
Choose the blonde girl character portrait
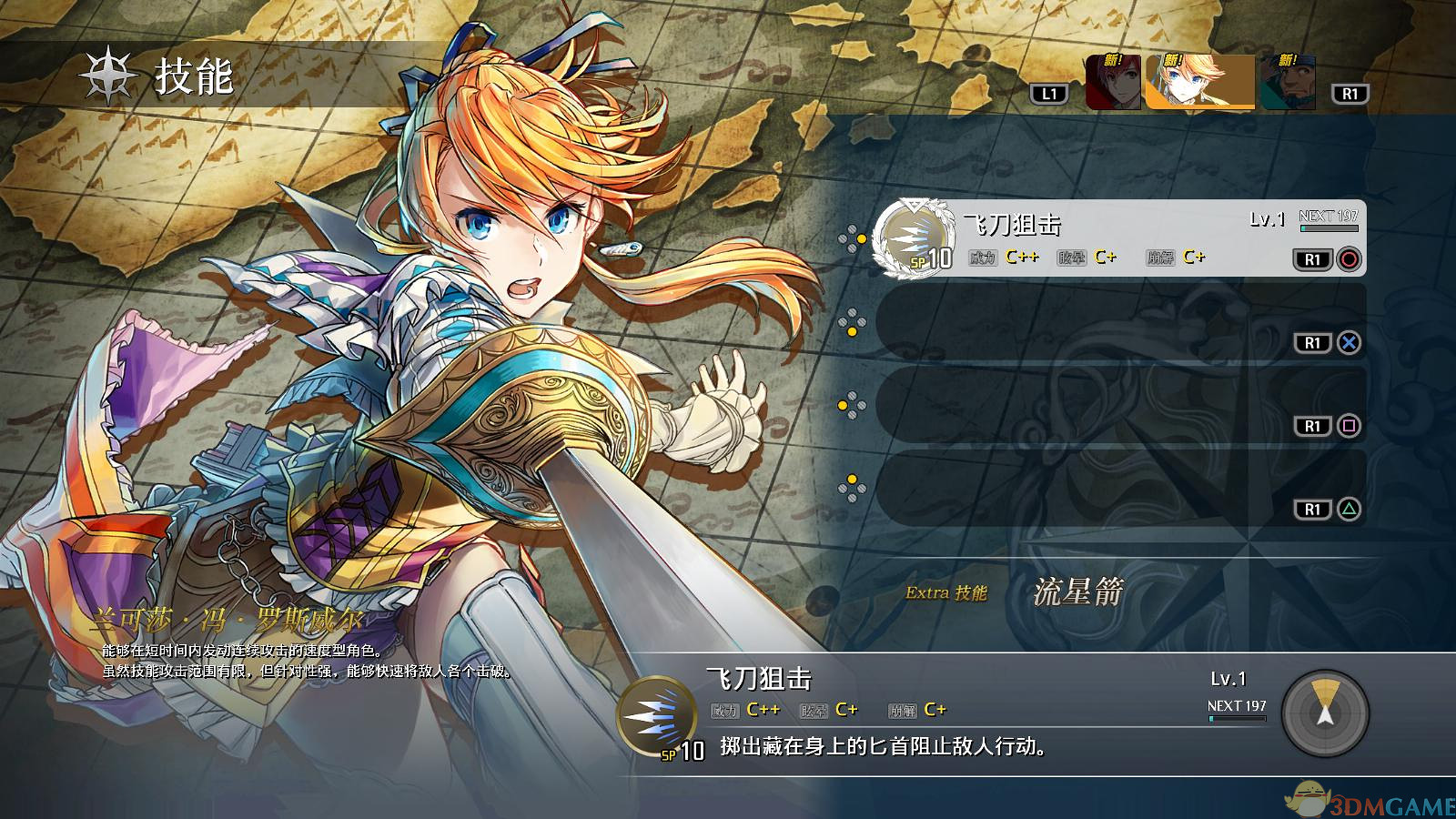[1199, 82]
